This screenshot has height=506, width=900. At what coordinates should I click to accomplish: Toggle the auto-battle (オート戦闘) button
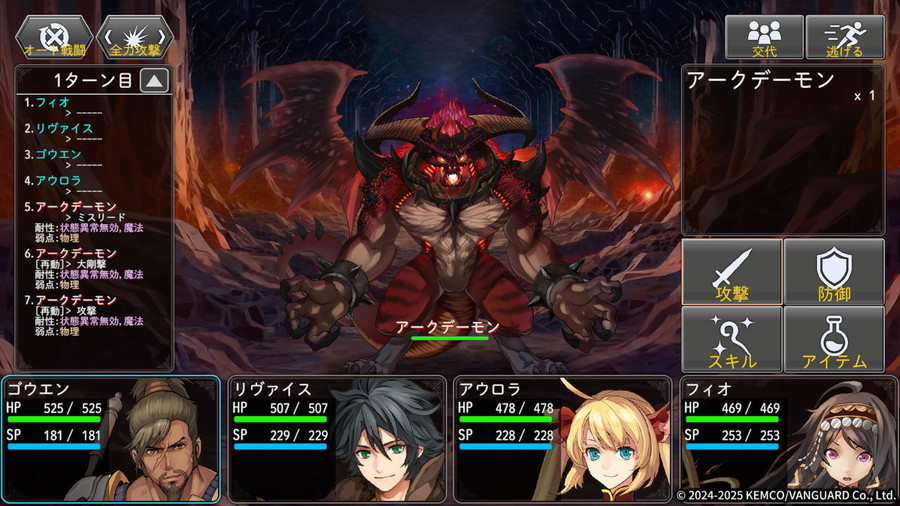pos(54,37)
